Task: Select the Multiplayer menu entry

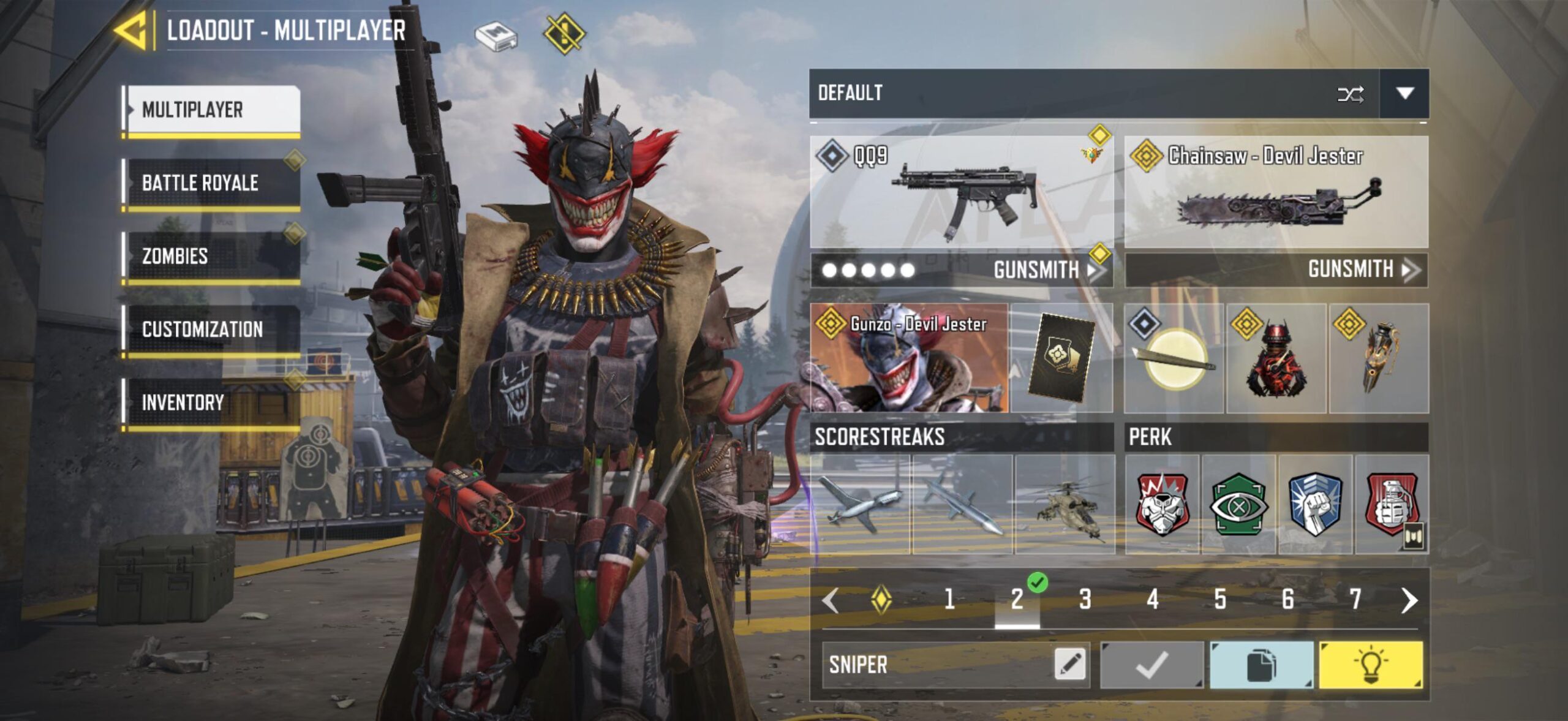Action: 211,109
